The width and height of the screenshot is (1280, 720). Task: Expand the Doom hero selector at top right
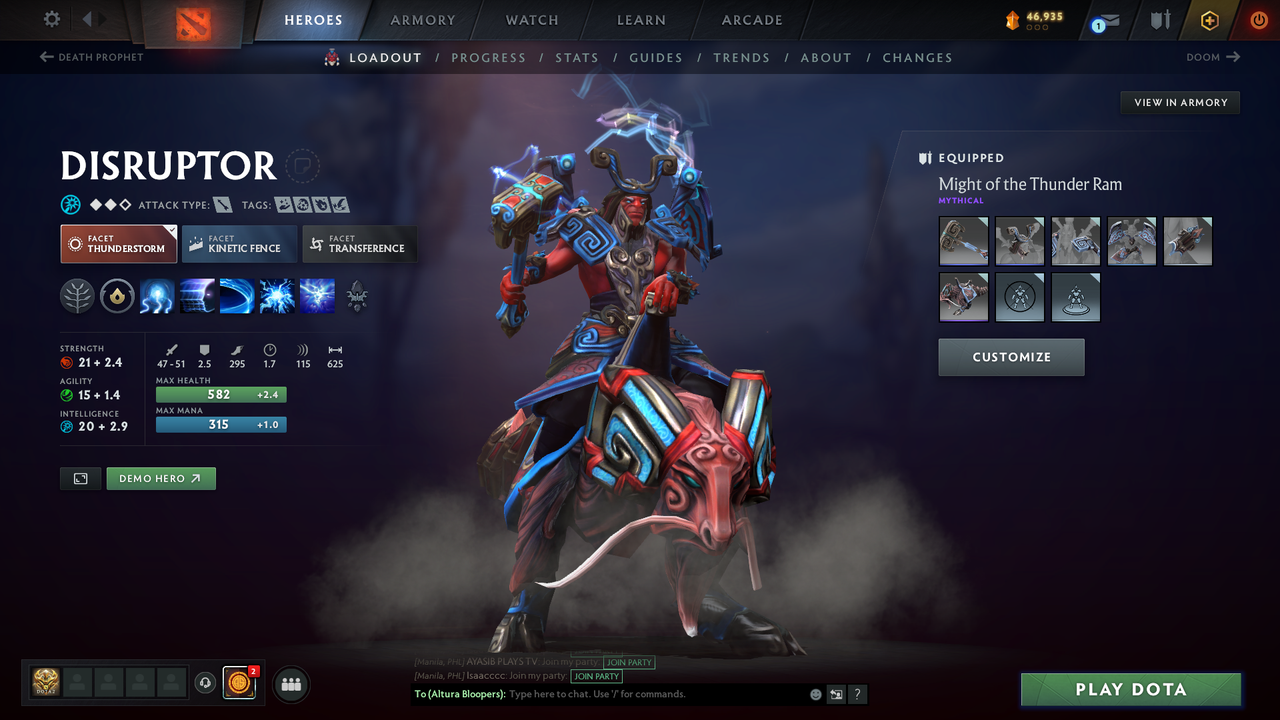click(x=1211, y=57)
